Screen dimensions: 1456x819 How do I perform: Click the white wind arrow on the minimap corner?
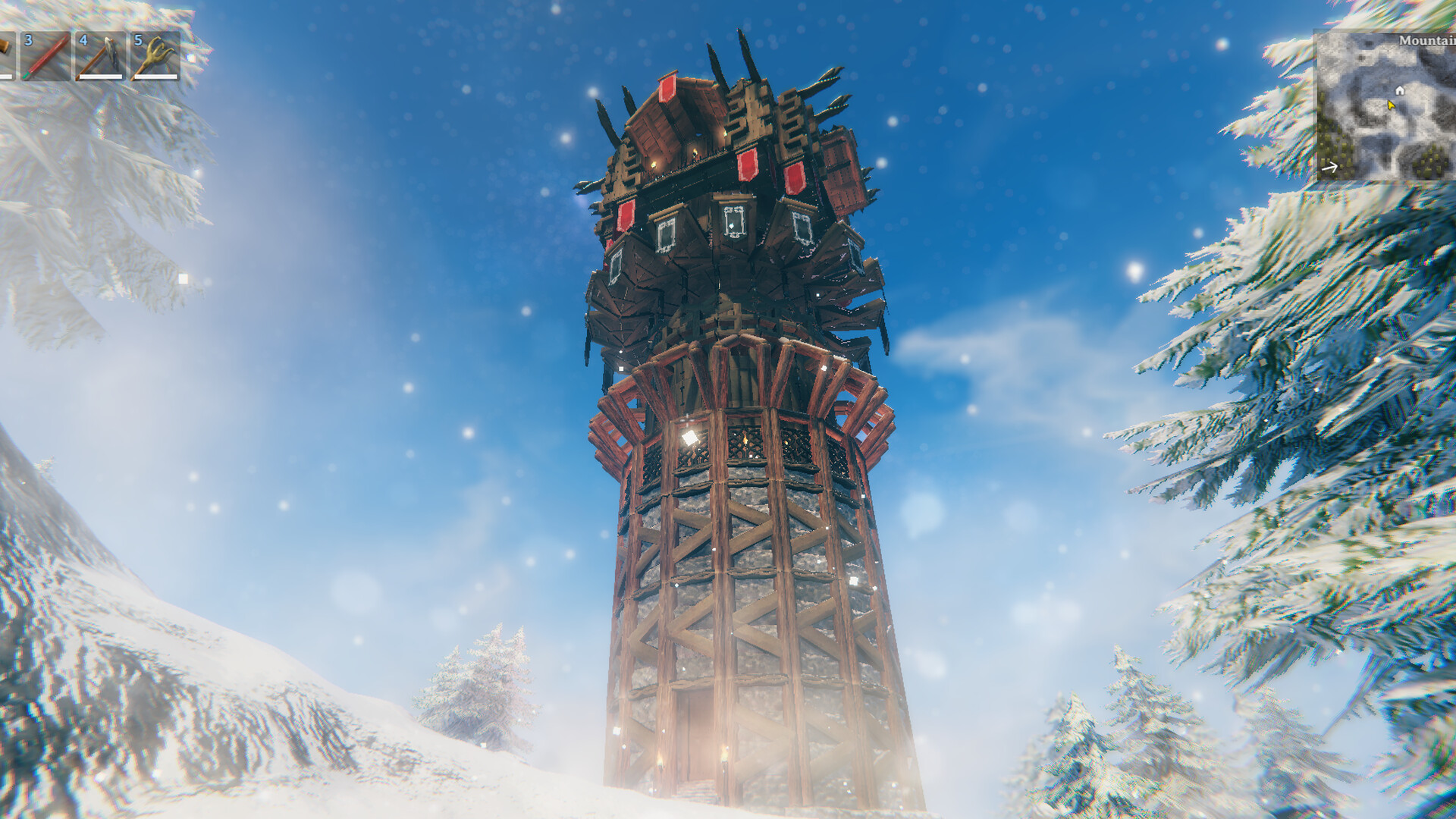[x=1329, y=167]
